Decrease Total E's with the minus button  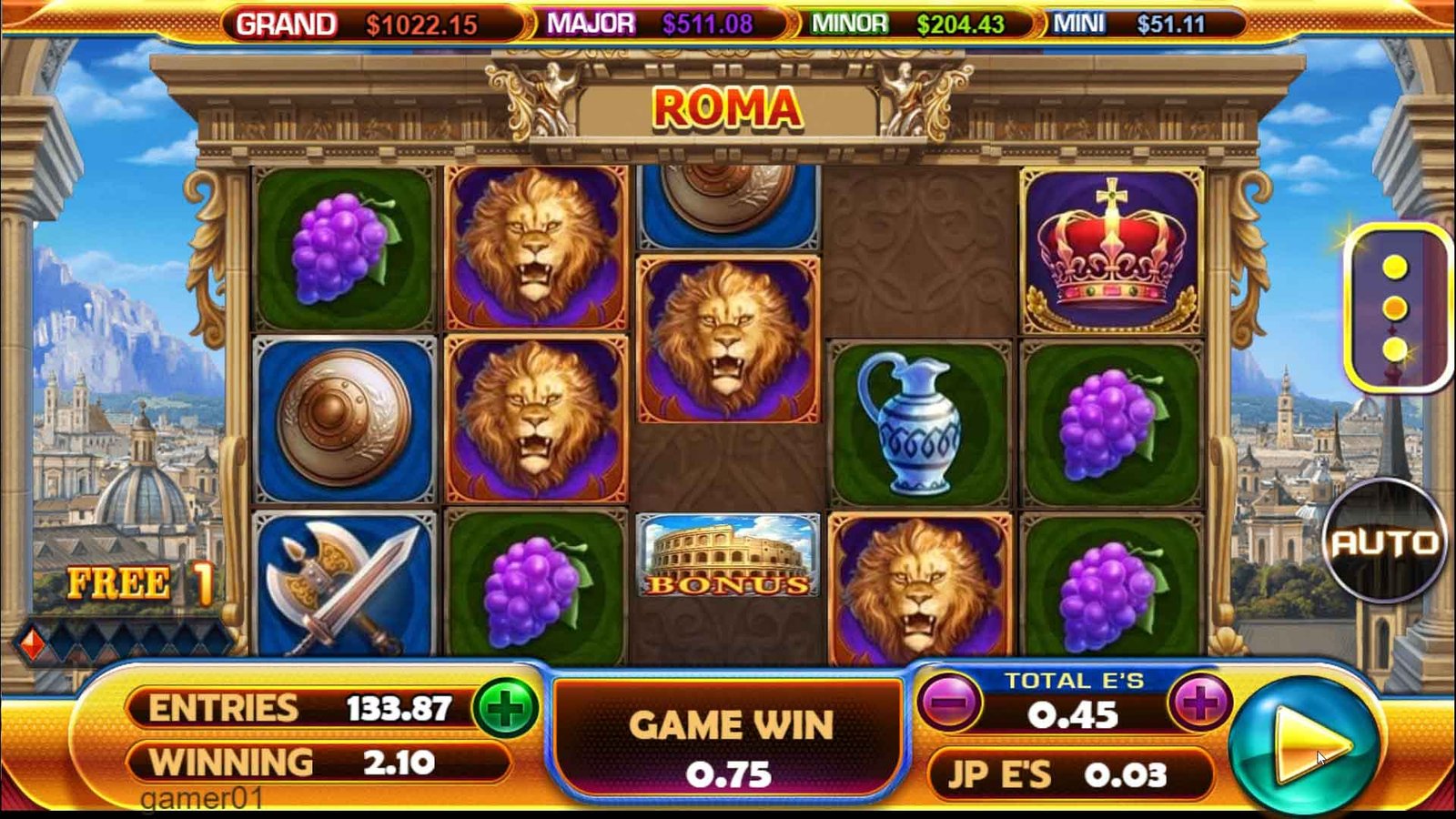click(949, 703)
